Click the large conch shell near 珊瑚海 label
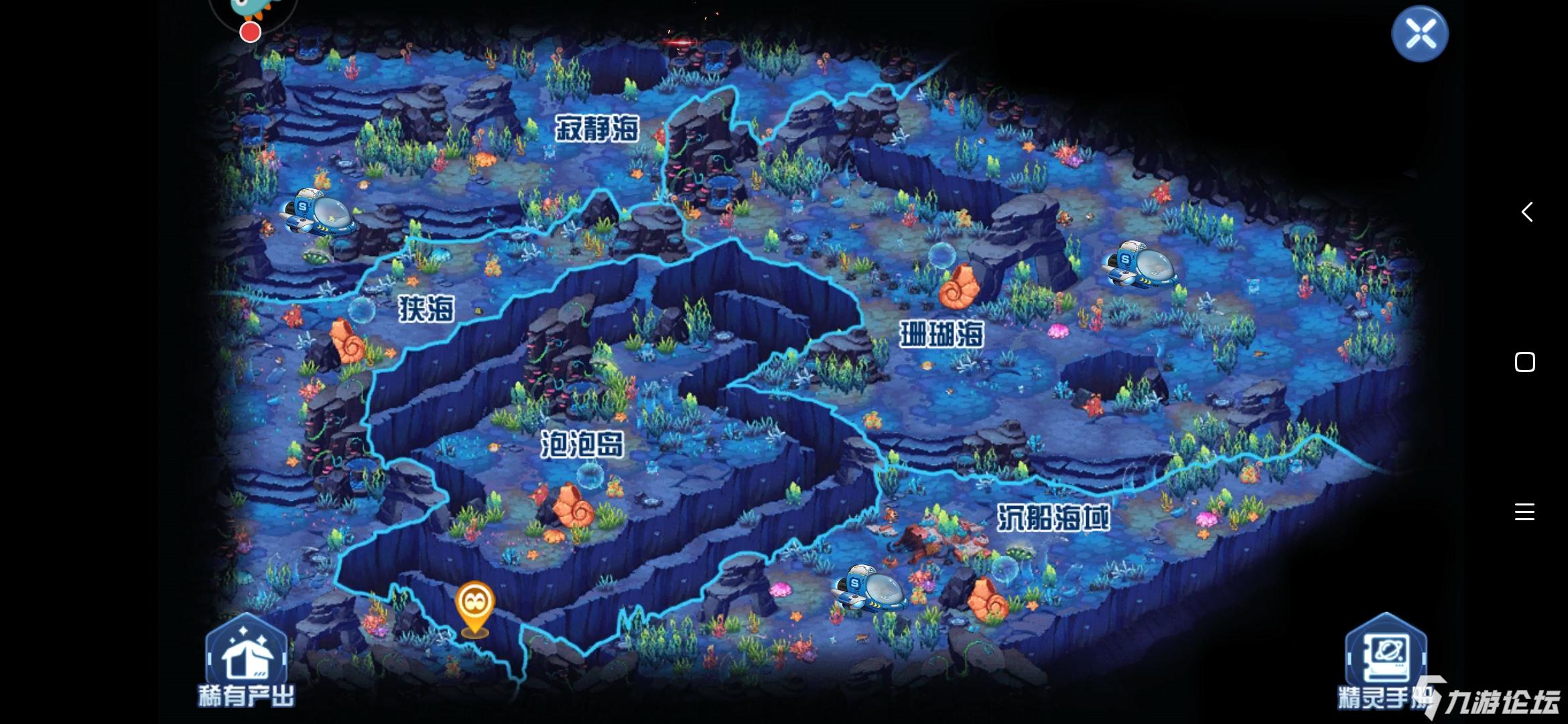 (x=960, y=288)
